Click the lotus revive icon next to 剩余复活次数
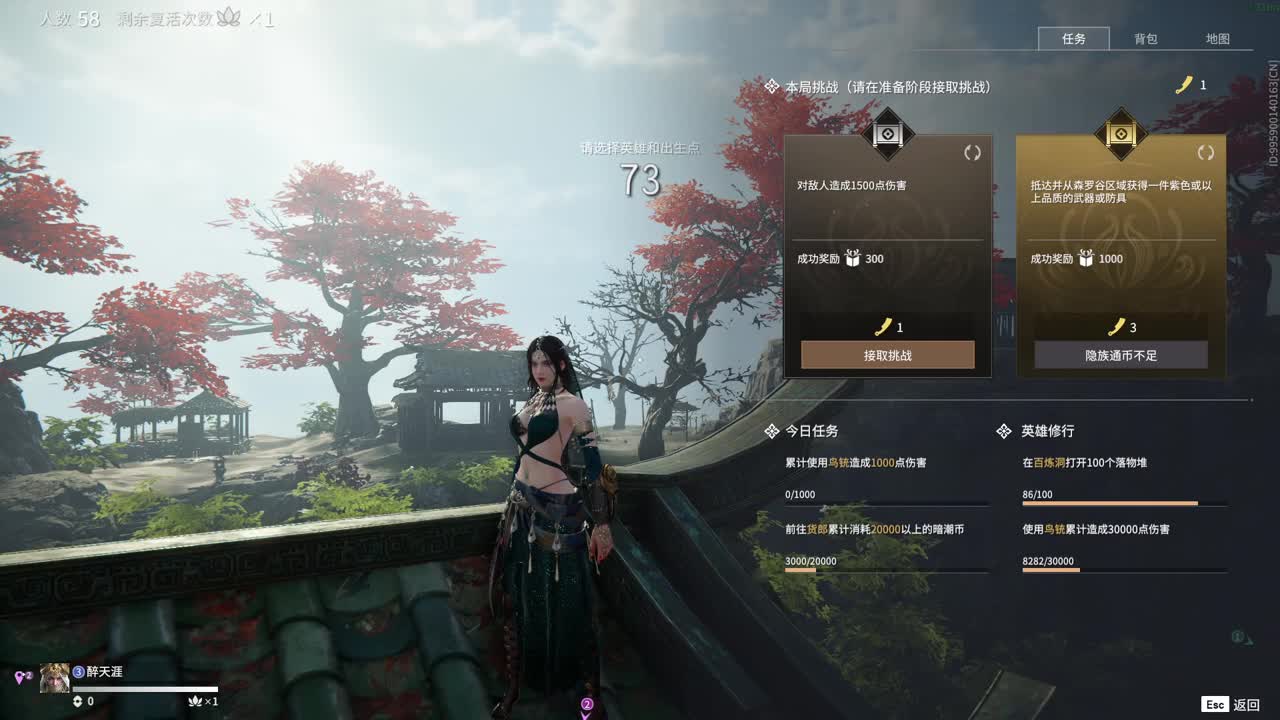This screenshot has height=720, width=1280. point(230,17)
